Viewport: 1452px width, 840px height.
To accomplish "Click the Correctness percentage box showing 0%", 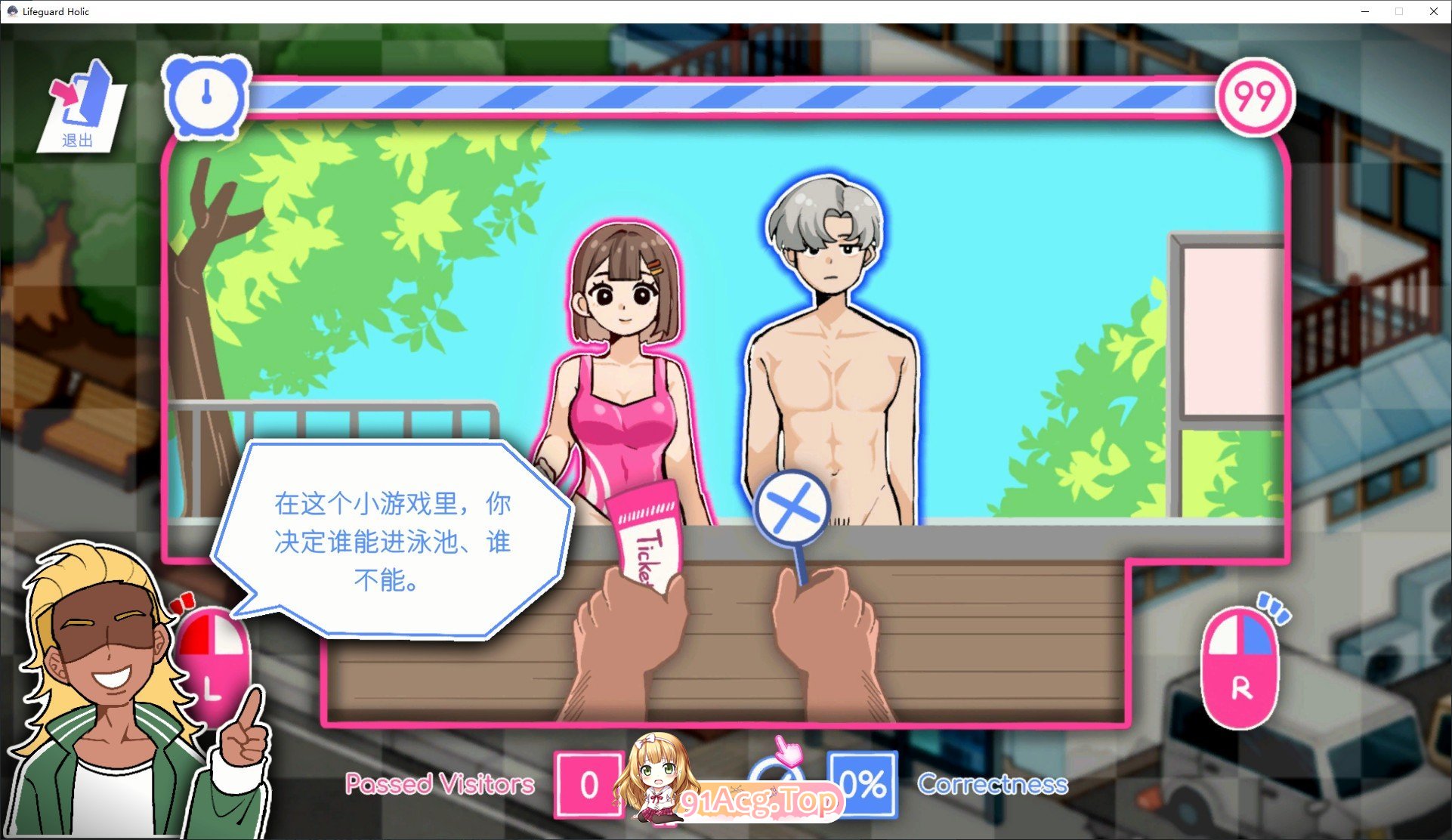I will tap(863, 784).
